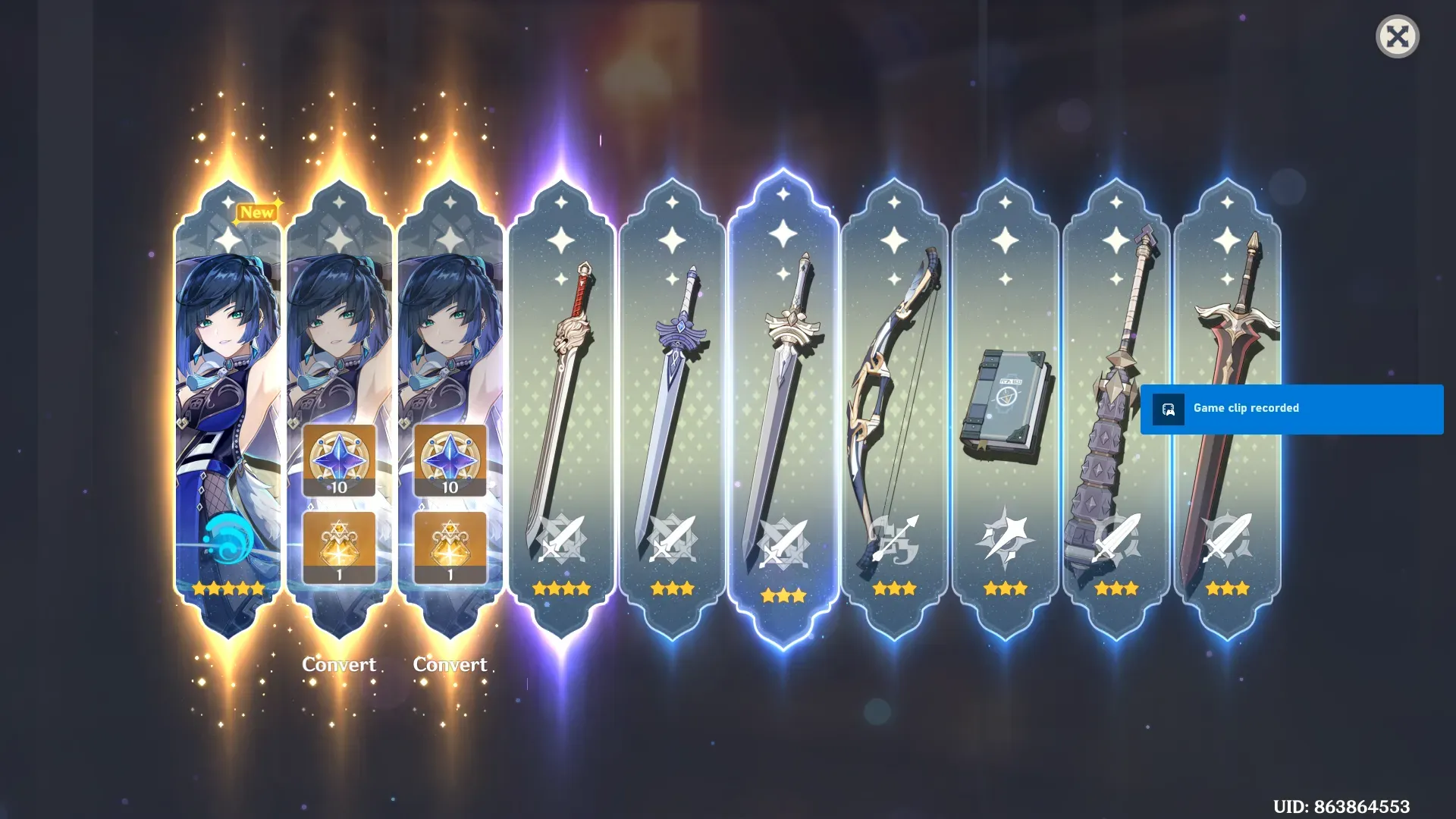Viewport: 1456px width, 819px height.
Task: Click the New badge on Yelan's card
Action: [x=256, y=212]
